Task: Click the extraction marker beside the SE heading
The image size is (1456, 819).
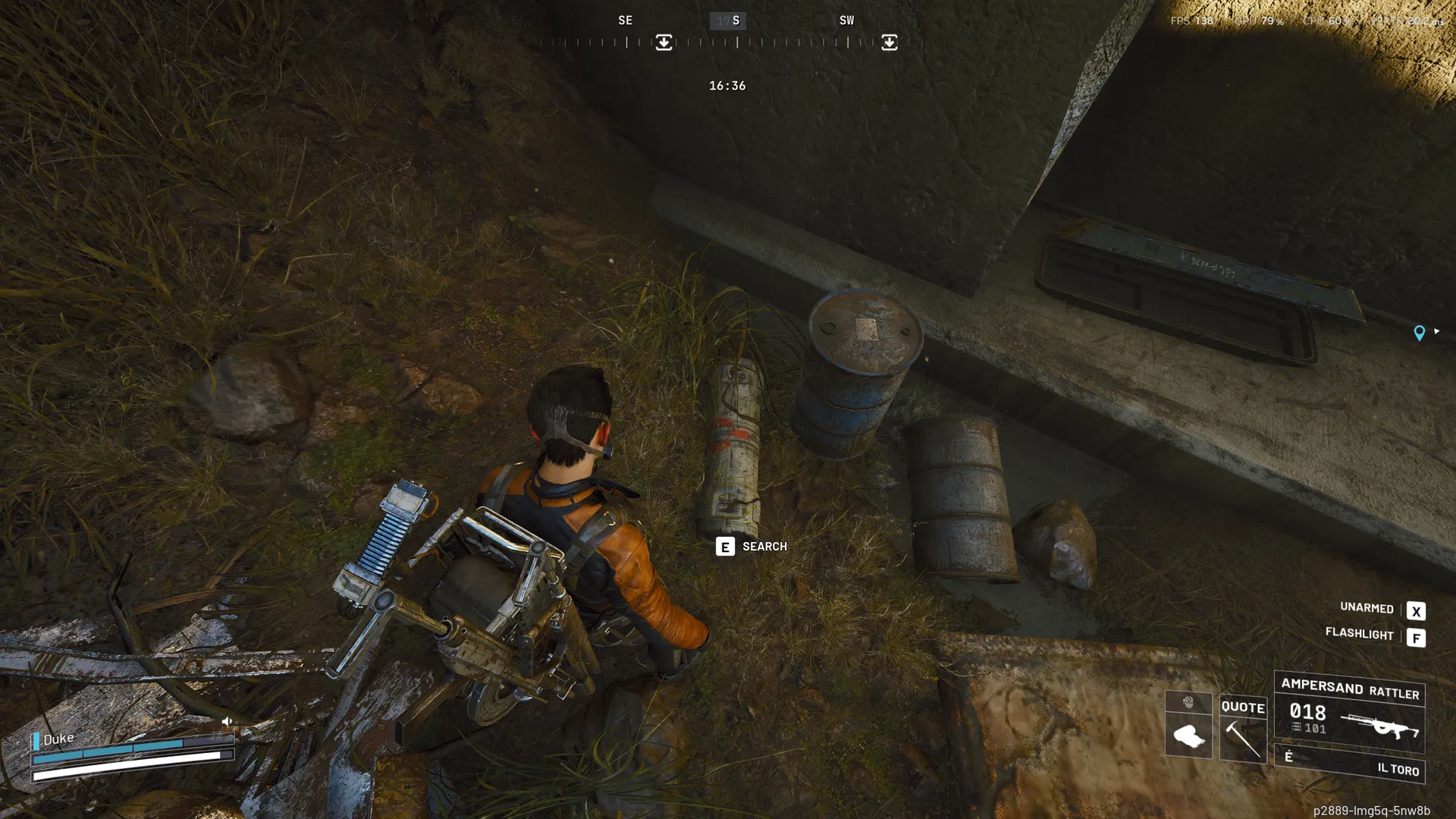Action: (x=664, y=42)
